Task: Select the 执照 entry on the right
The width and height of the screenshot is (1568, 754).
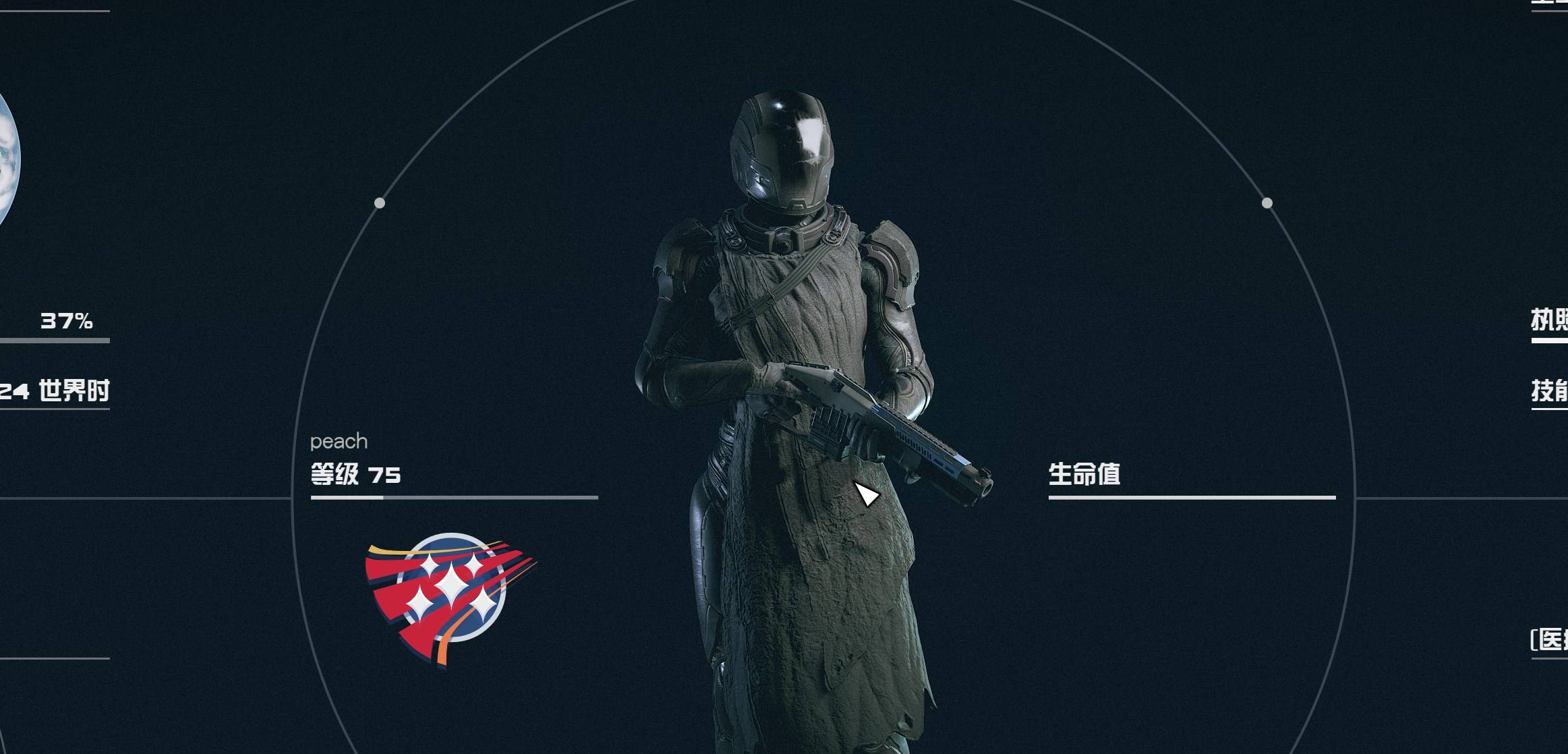Action: pyautogui.click(x=1550, y=320)
